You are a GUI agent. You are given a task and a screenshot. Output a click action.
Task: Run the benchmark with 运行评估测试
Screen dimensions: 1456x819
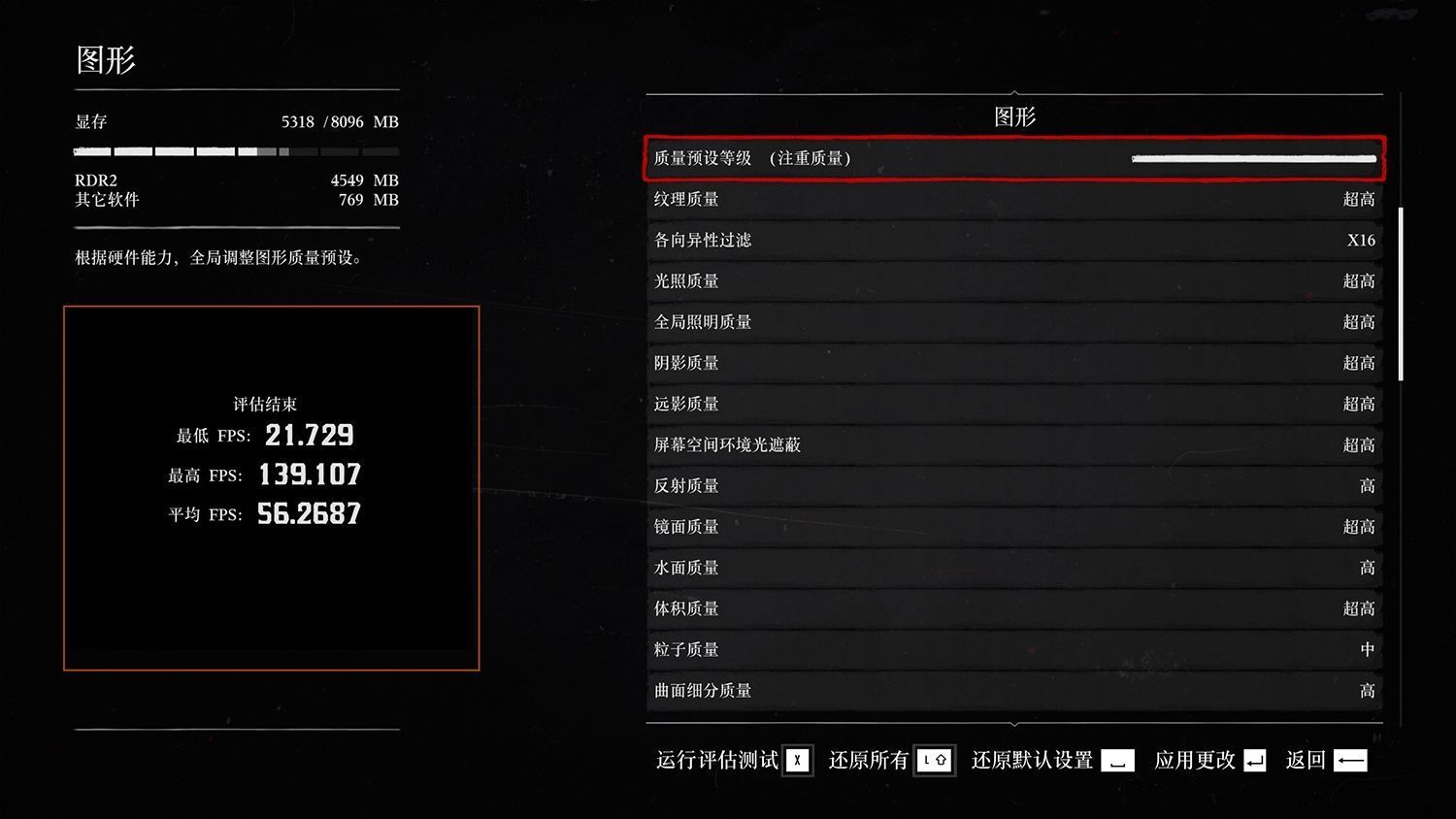(x=734, y=760)
